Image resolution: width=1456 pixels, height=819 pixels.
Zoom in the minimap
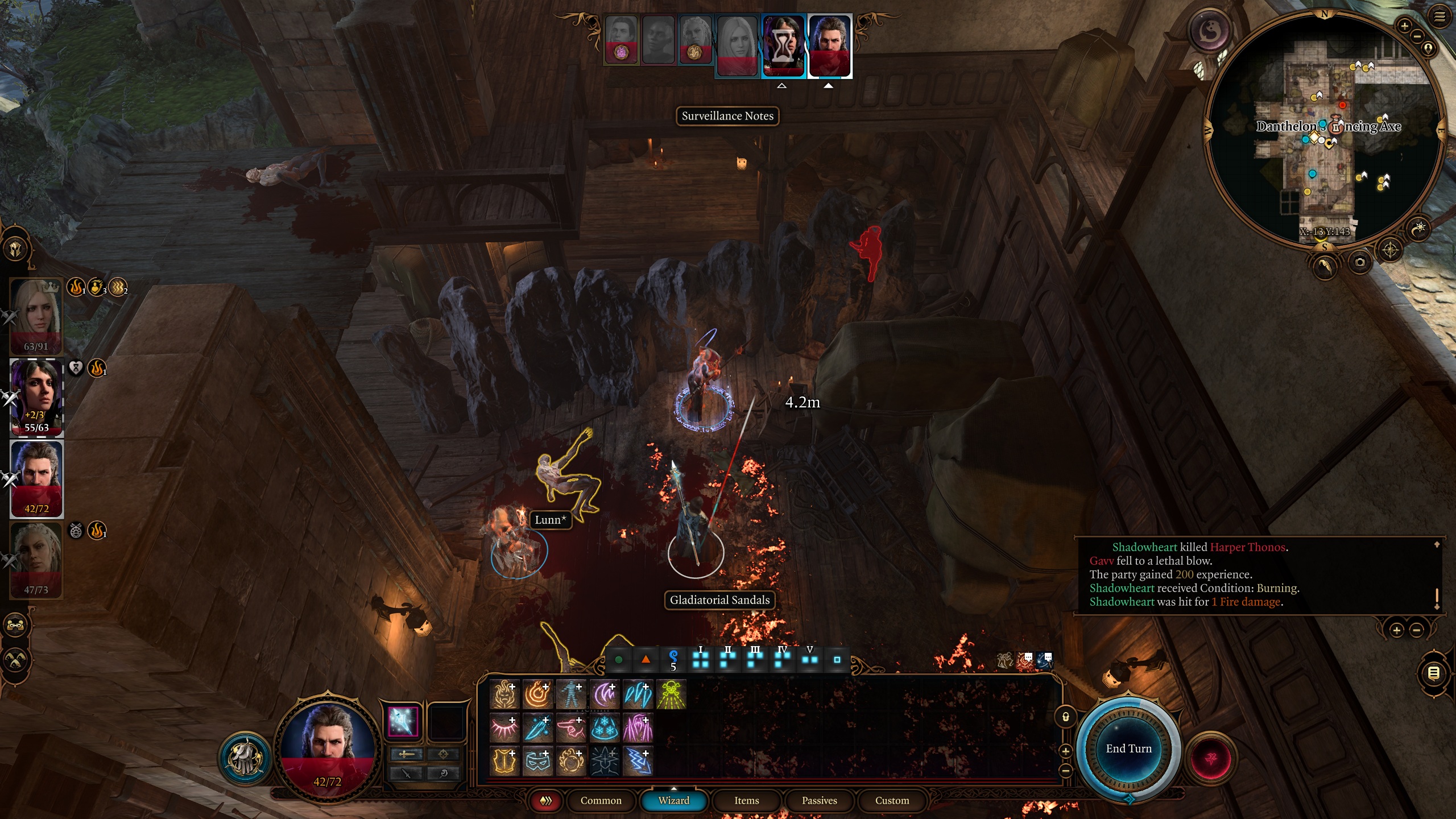pos(1404,26)
